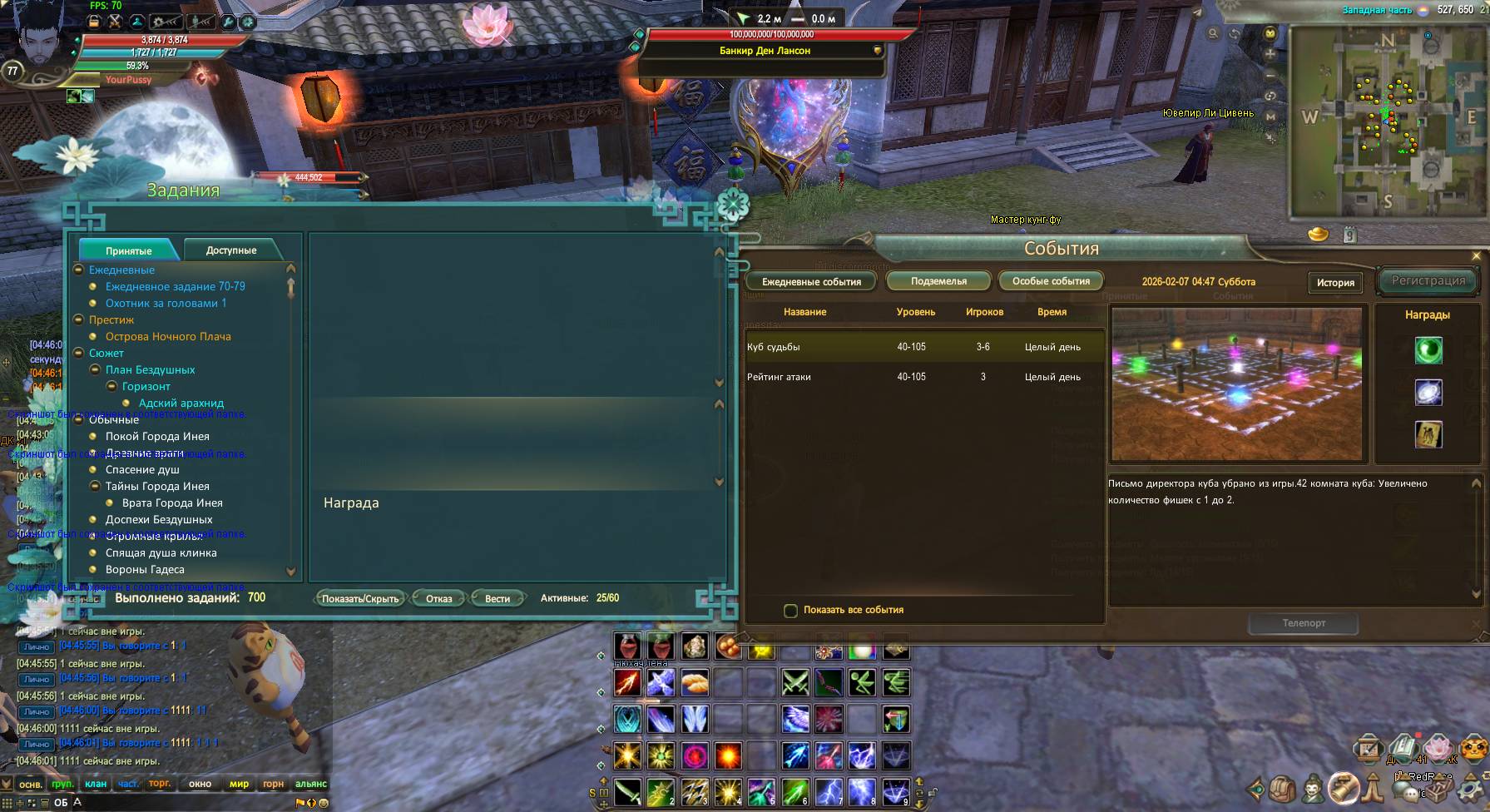Toggle the Показать все события checkbox
Image resolution: width=1490 pixels, height=812 pixels.
pyautogui.click(x=791, y=611)
